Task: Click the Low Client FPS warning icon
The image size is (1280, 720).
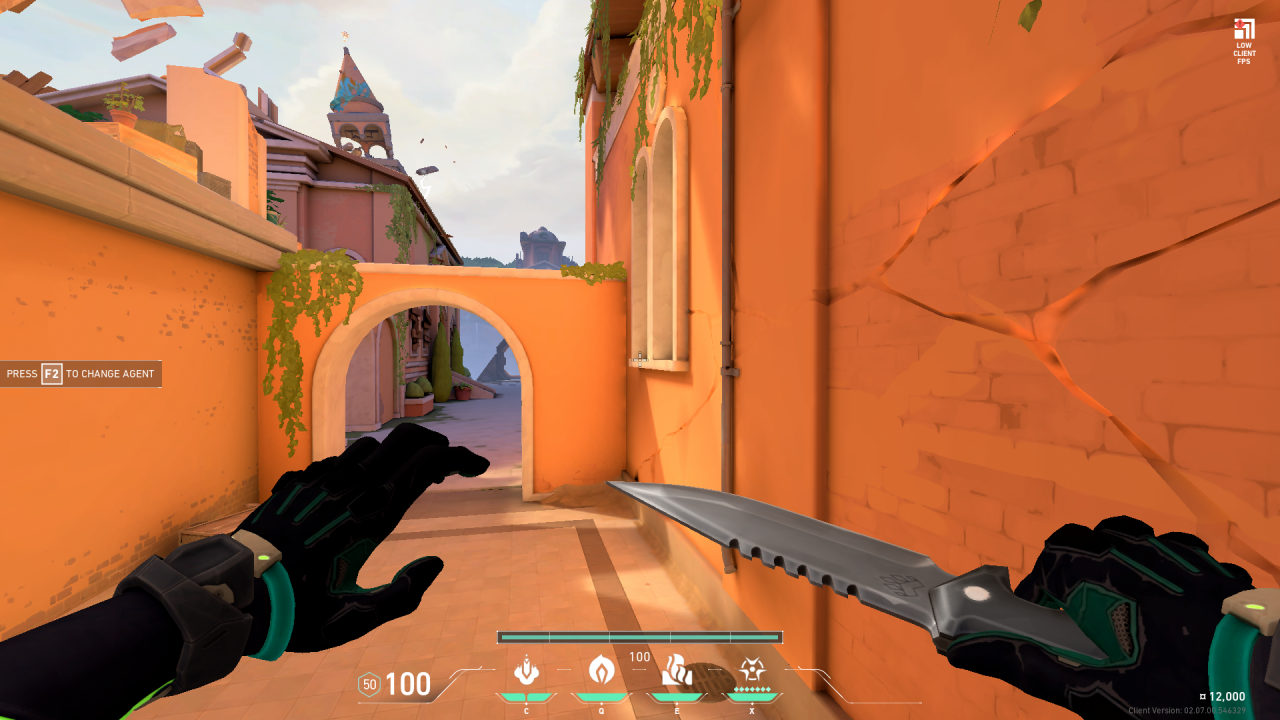Action: (x=1243, y=30)
